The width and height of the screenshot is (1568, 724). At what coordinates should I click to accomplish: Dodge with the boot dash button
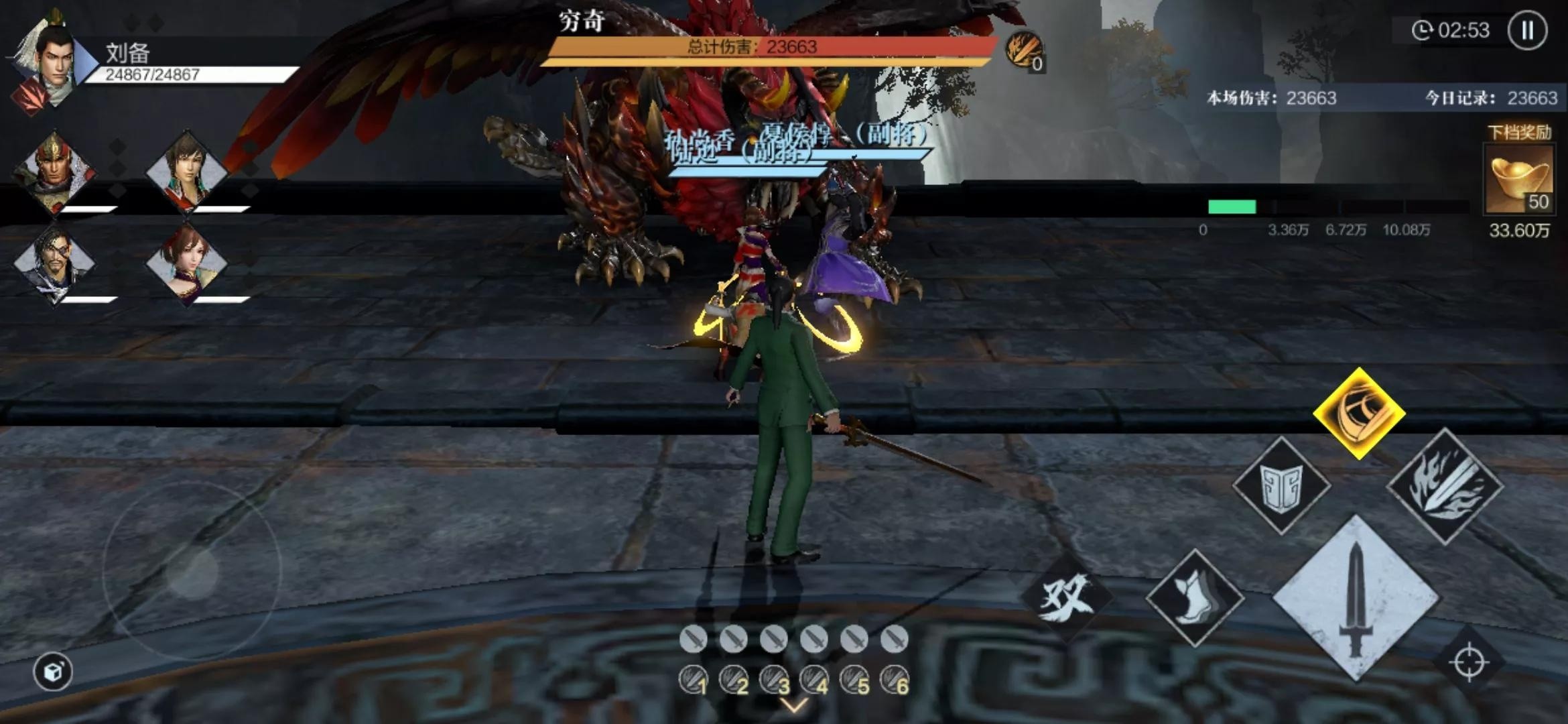[1195, 598]
